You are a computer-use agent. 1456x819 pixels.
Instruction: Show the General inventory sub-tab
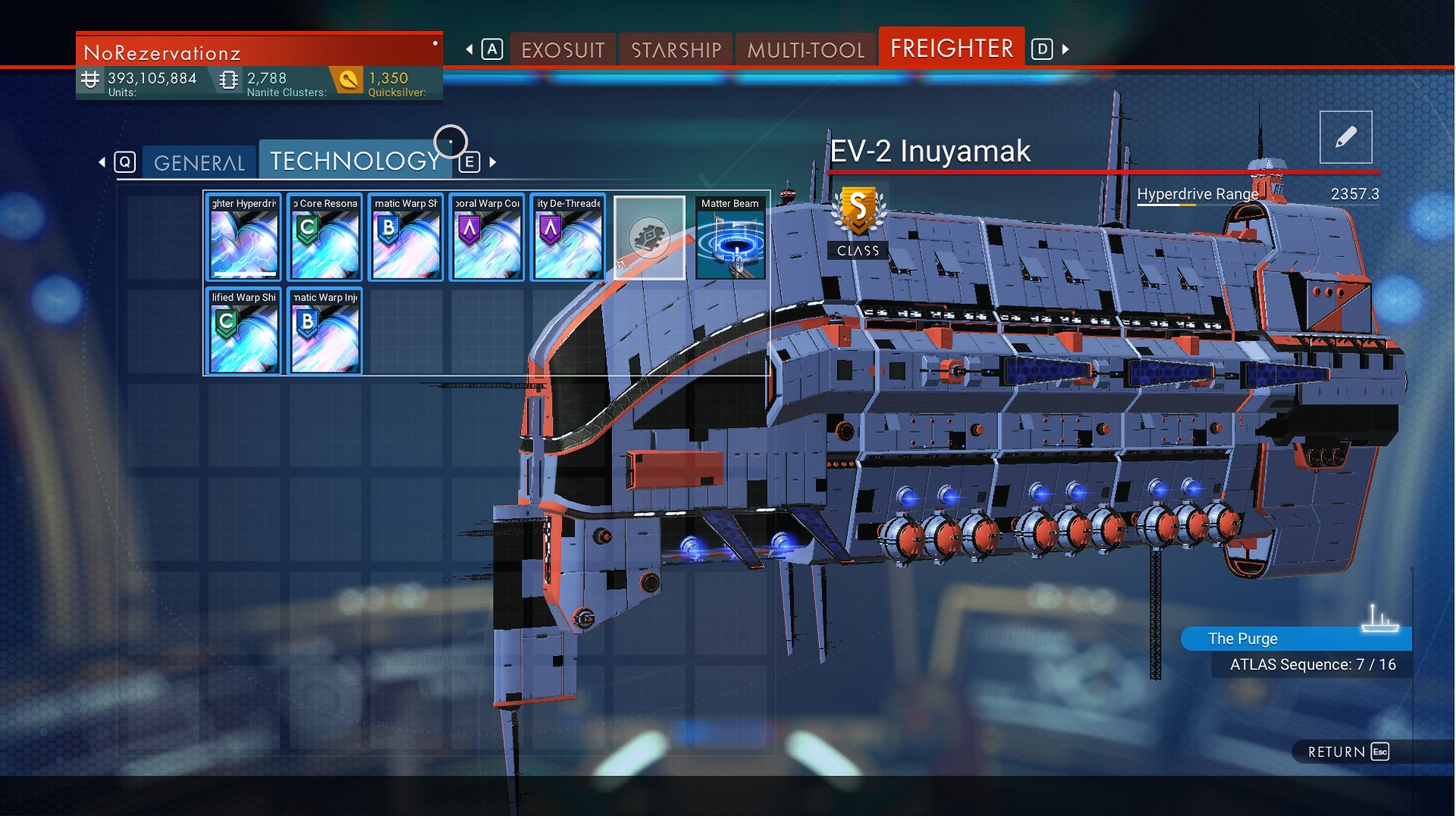click(x=199, y=162)
